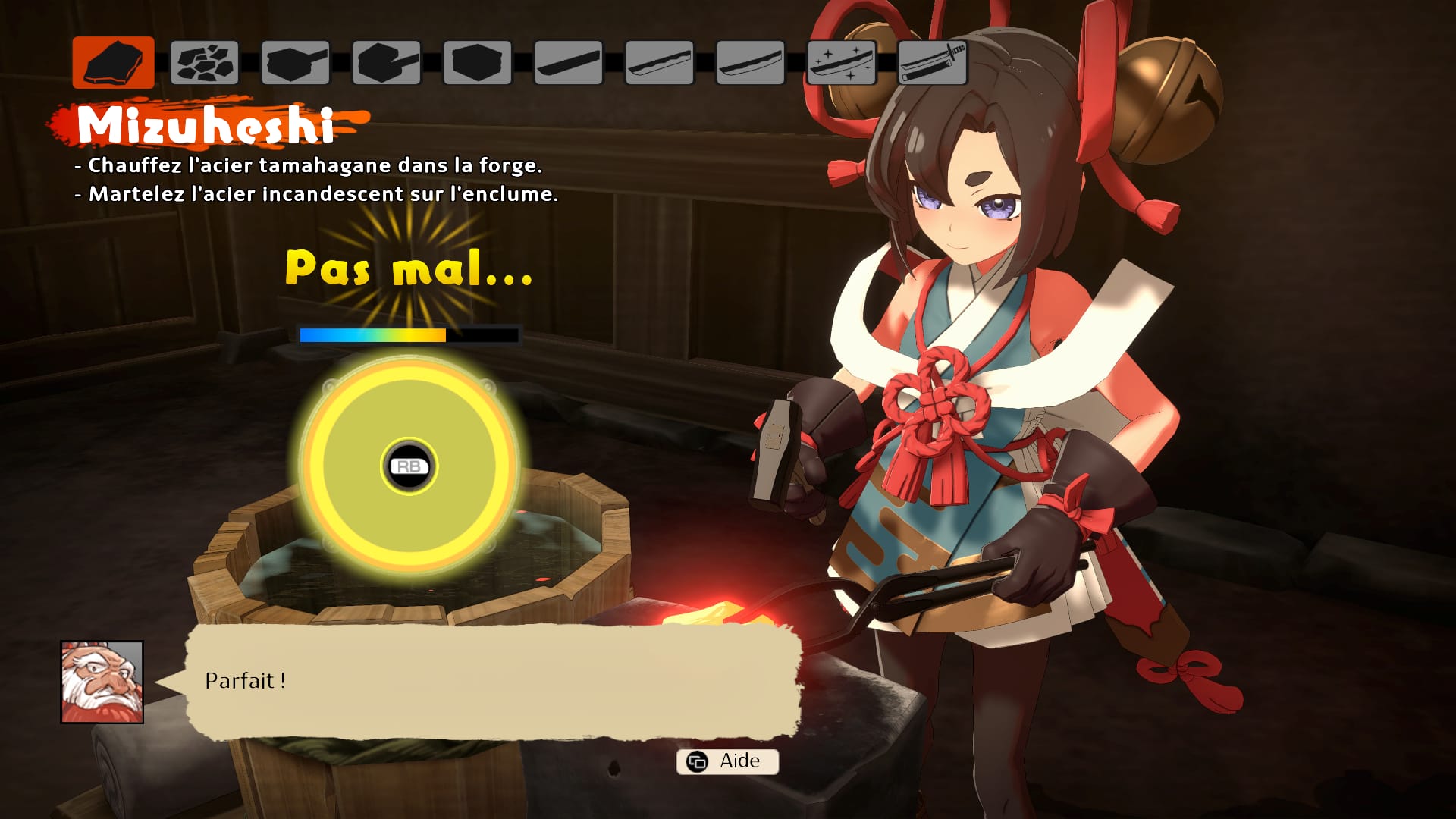Select the finished katana with scabbard icon
The height and width of the screenshot is (819, 1456).
click(x=933, y=63)
